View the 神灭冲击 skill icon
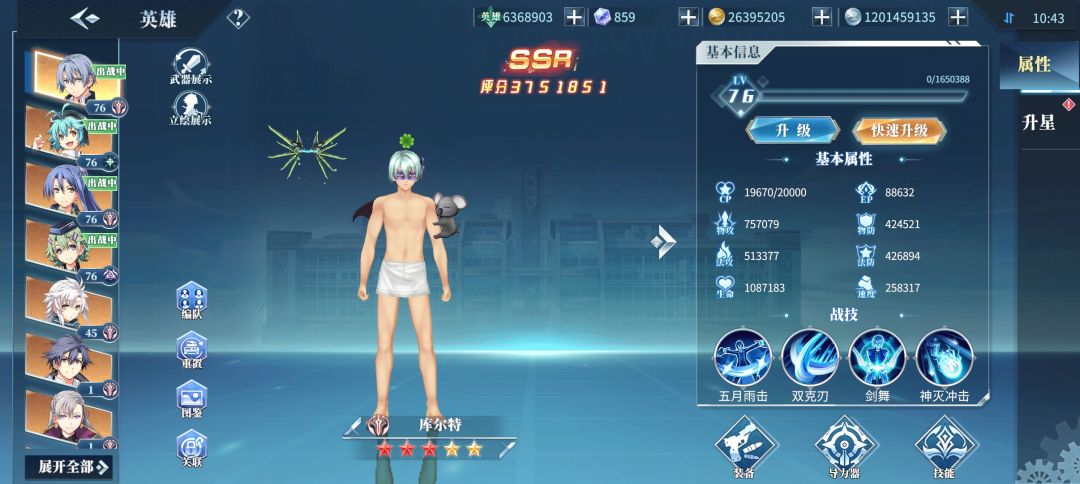 click(944, 357)
